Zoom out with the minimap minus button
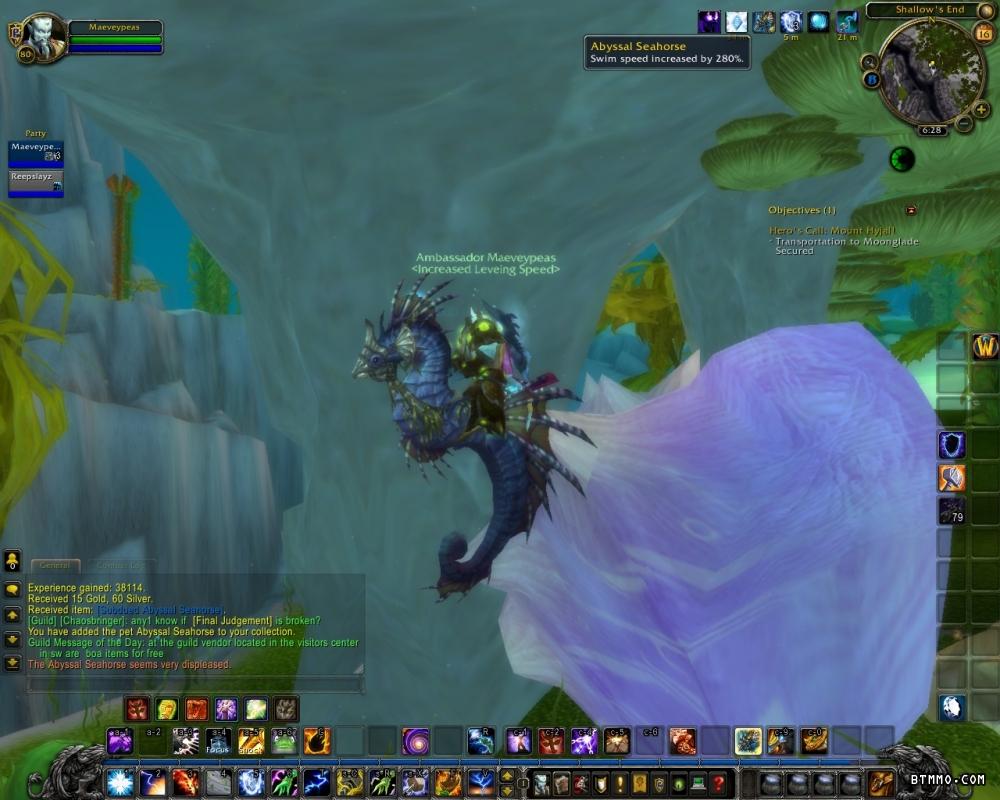The height and width of the screenshot is (800, 1000). click(x=964, y=124)
